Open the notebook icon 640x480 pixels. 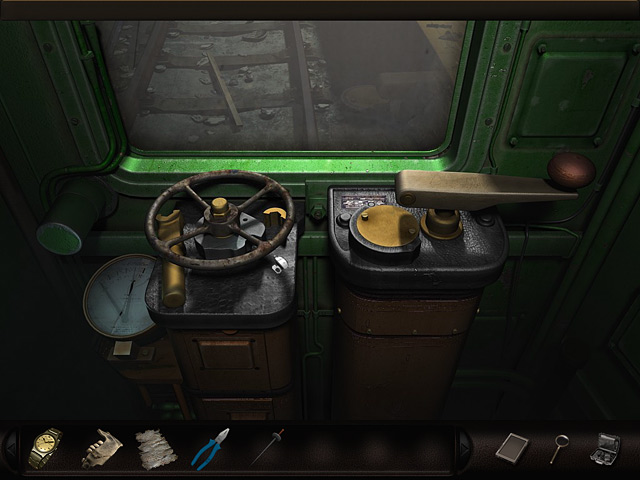pos(510,446)
